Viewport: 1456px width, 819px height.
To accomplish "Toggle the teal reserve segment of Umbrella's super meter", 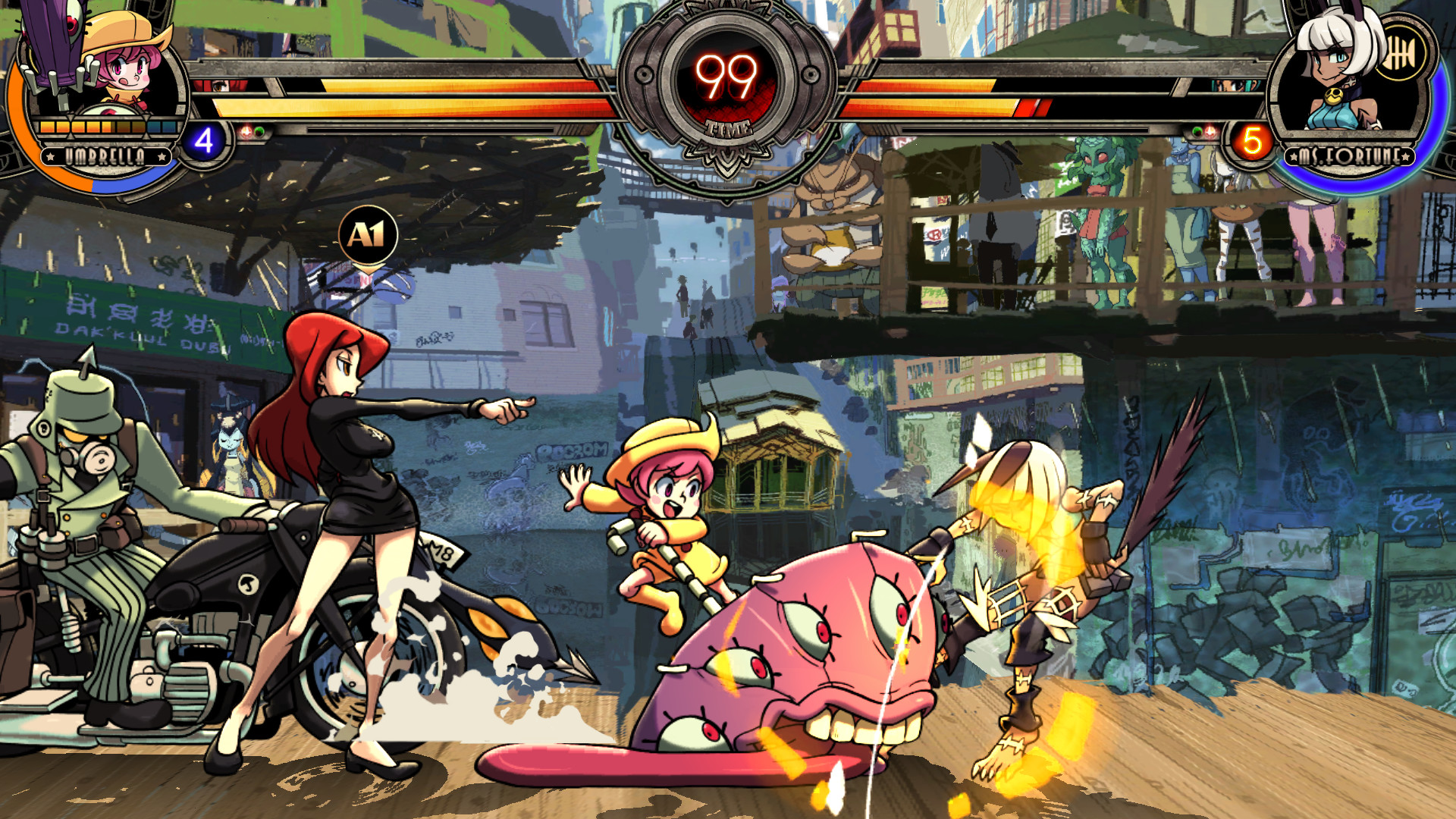I will coord(157,127).
